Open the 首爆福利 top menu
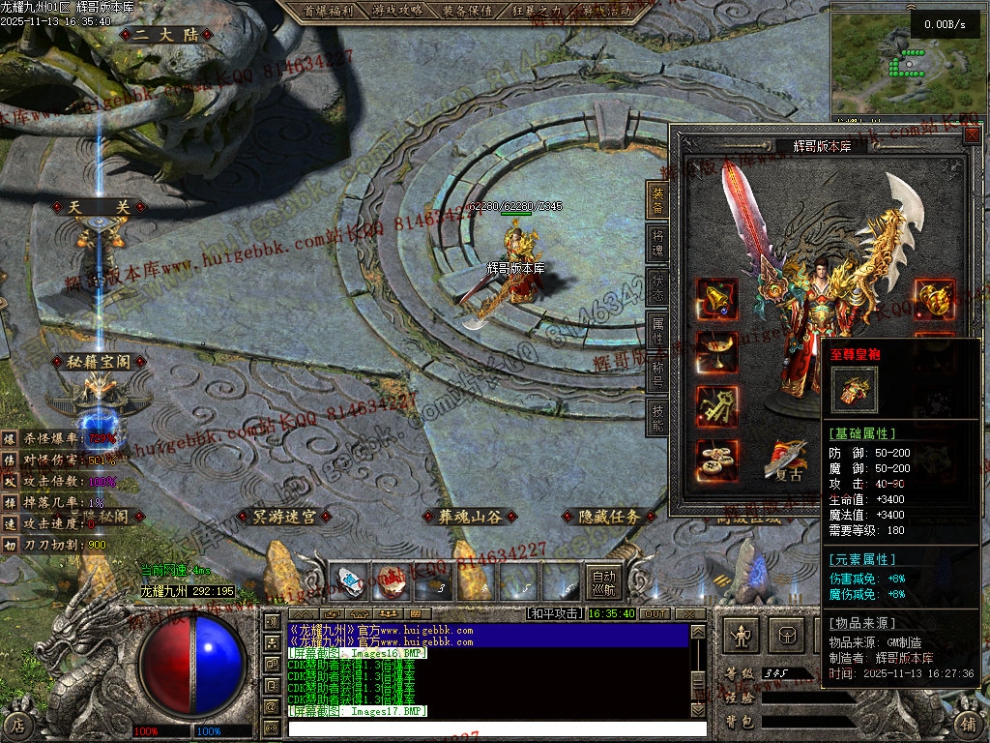Image resolution: width=990 pixels, height=743 pixels. [x=327, y=11]
